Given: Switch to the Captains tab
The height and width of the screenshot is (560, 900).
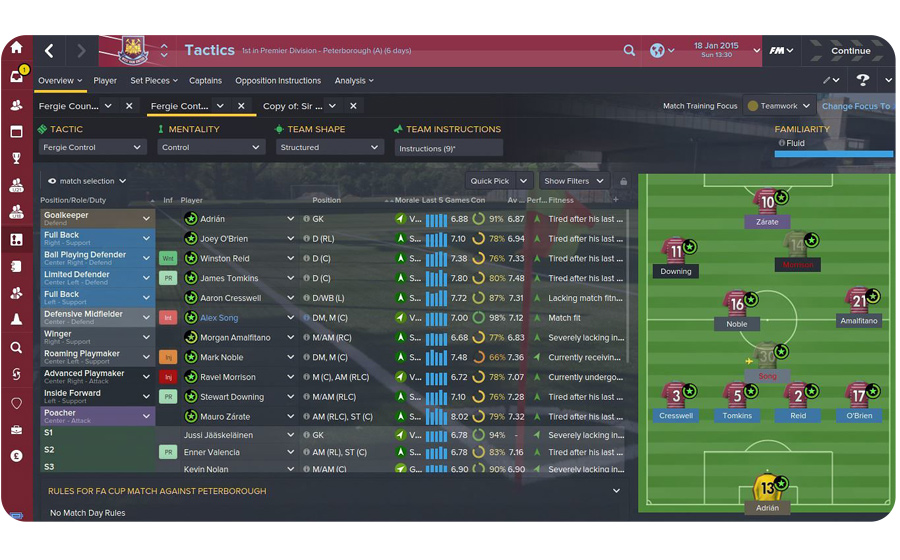Looking at the screenshot, I should tap(205, 81).
